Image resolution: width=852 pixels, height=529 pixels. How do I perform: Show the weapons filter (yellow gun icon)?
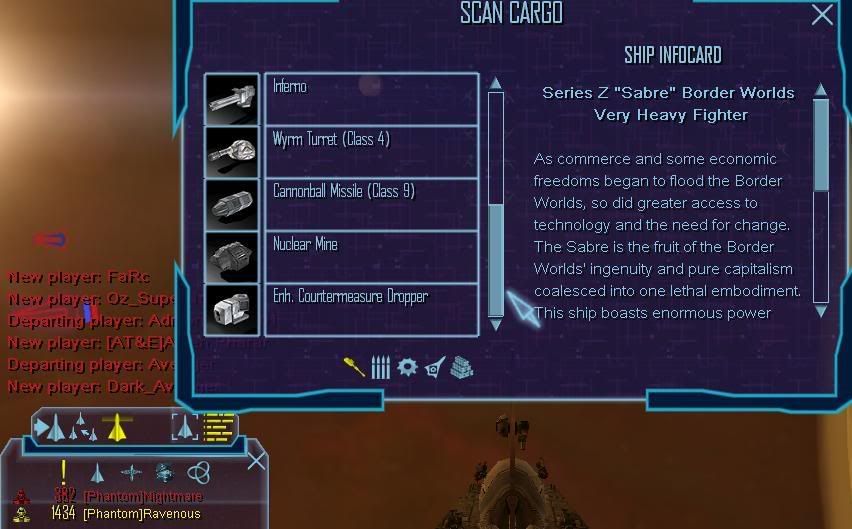(354, 367)
